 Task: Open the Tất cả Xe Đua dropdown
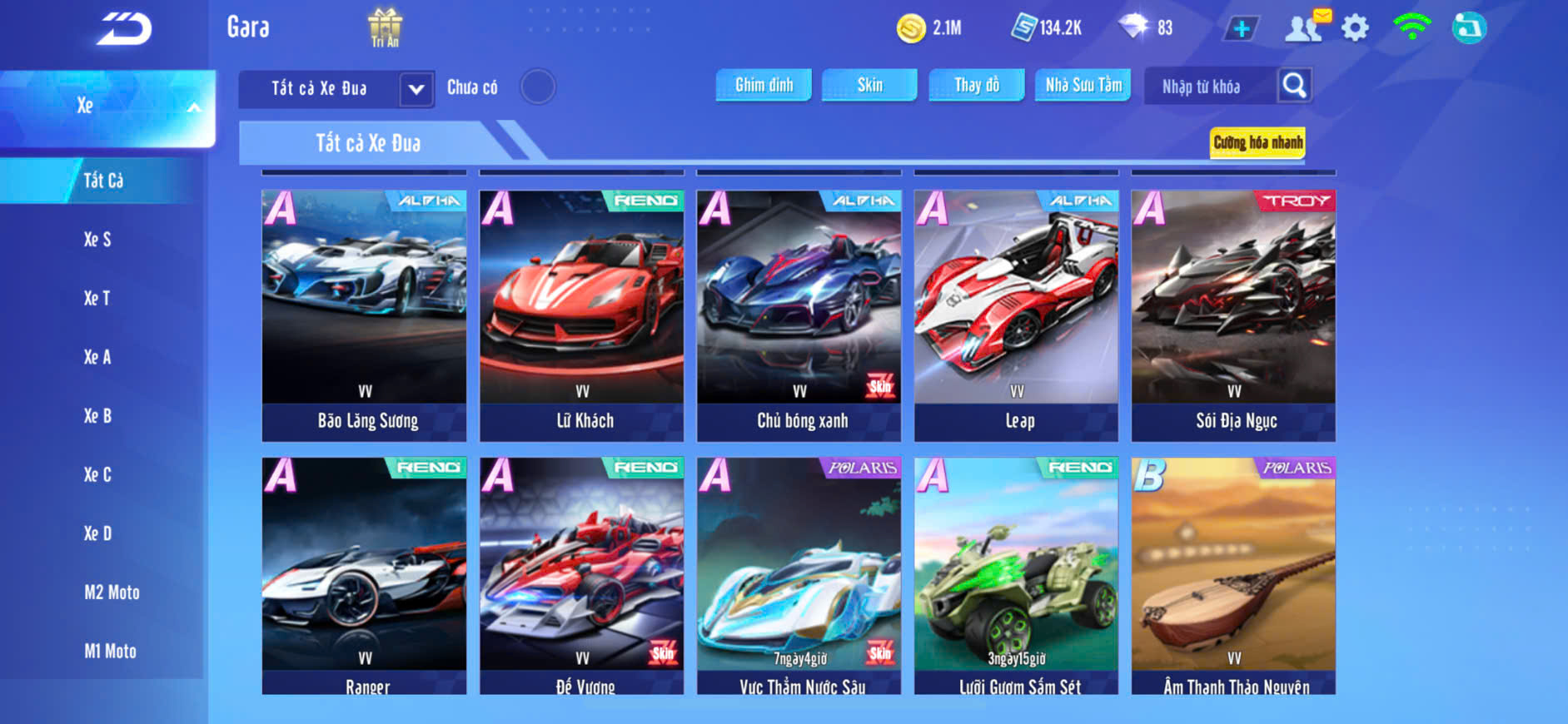click(416, 88)
